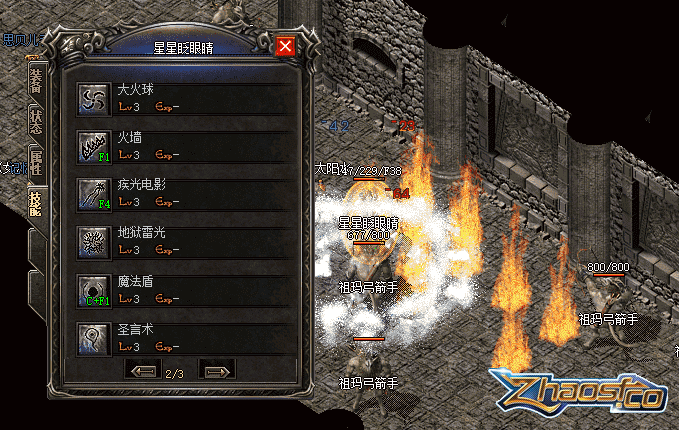Go to the previous skill page
Image resolution: width=679 pixels, height=430 pixels.
click(x=144, y=371)
